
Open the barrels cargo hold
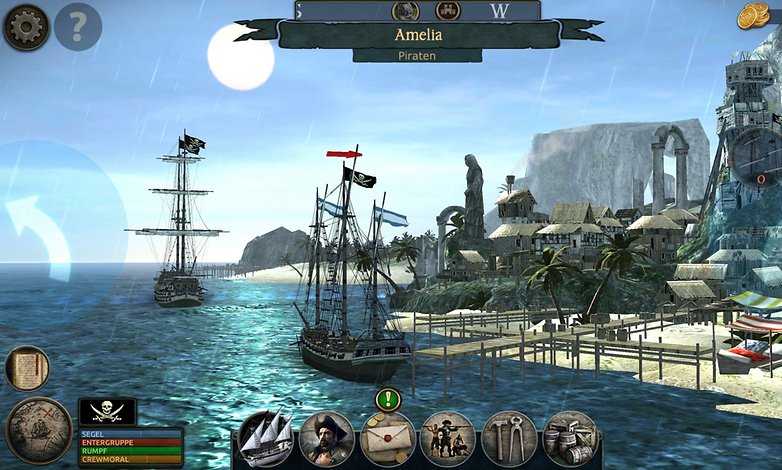click(570, 438)
